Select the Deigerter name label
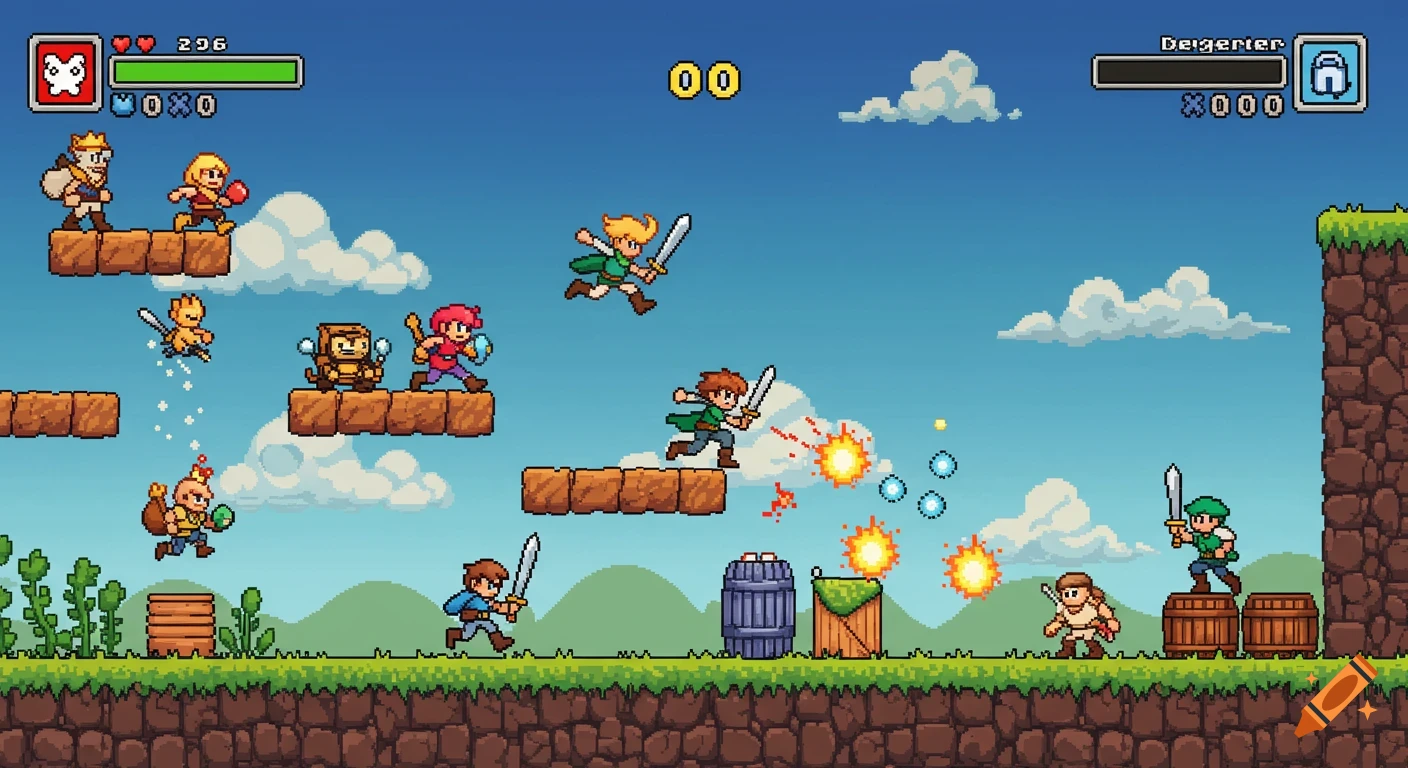This screenshot has height=768, width=1408. (1220, 43)
